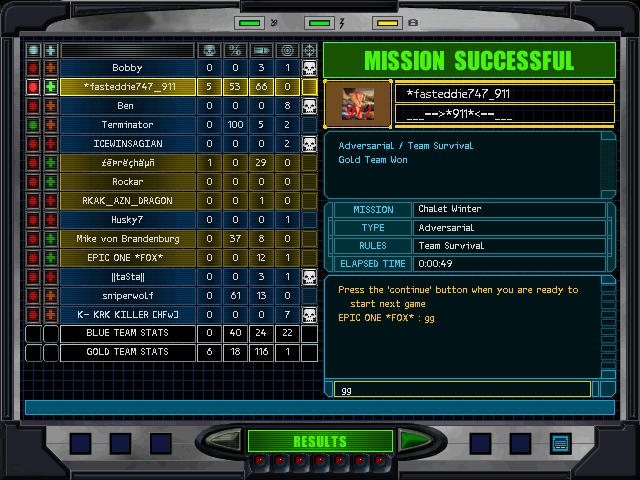
Task: Click the dim back arrow button
Action: click(227, 441)
